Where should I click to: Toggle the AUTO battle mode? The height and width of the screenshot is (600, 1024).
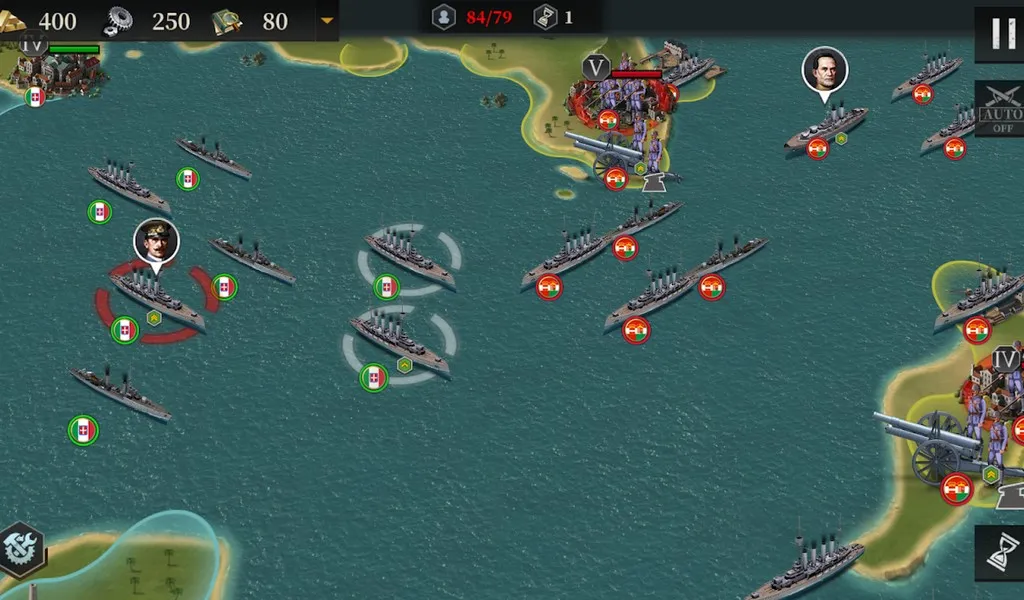pos(1000,108)
